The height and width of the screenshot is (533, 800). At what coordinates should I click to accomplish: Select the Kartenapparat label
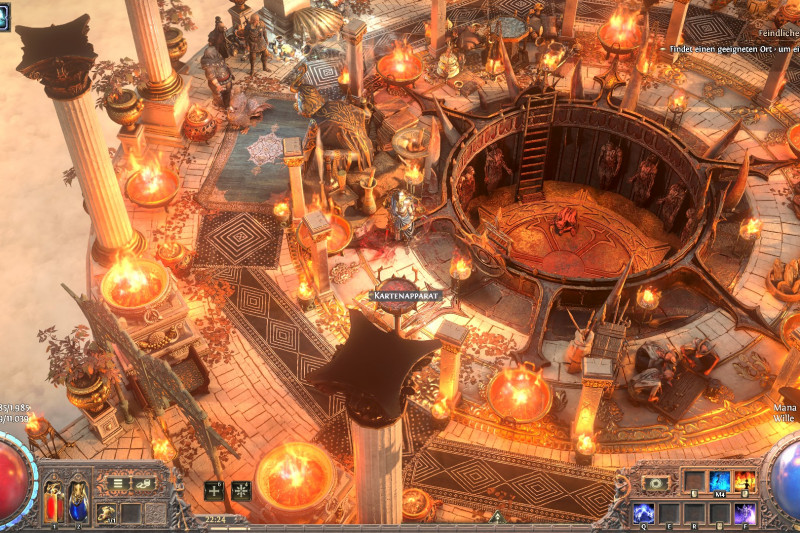pyautogui.click(x=405, y=296)
